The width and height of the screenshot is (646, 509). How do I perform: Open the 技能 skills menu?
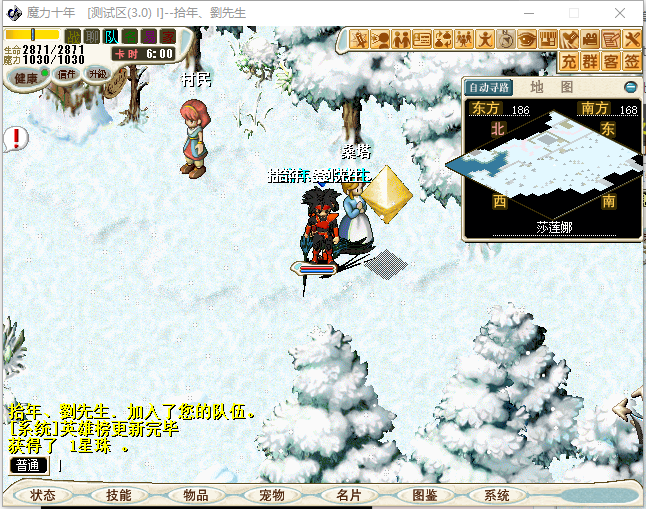pos(119,495)
